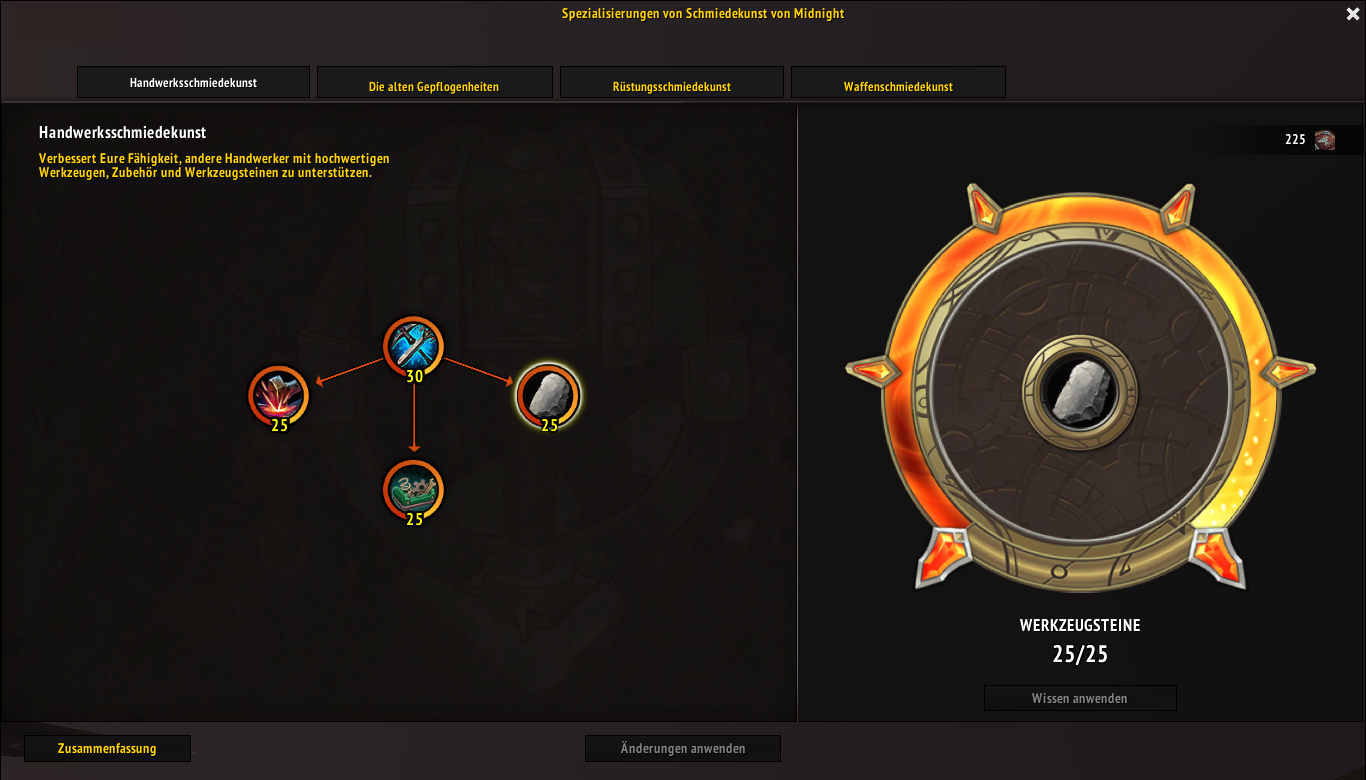
Task: Click the Wissen anwenden button
Action: [1080, 698]
